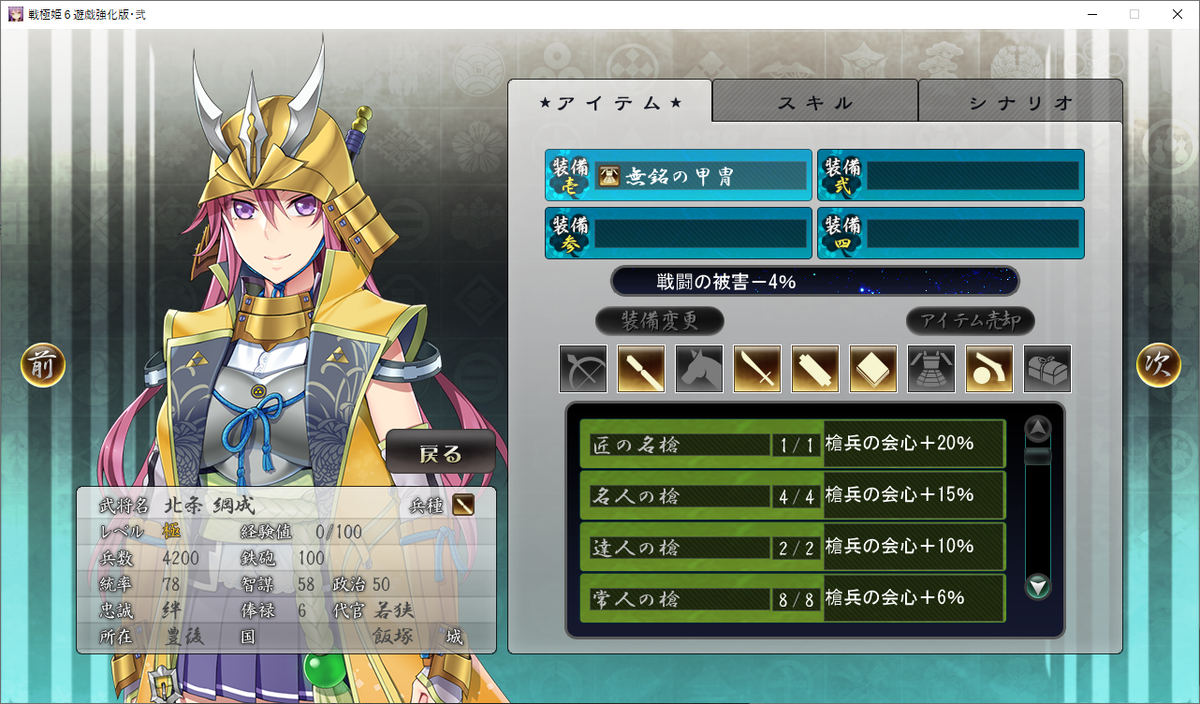This screenshot has width=1200, height=704.
Task: Choose the horse category icon
Action: (699, 369)
